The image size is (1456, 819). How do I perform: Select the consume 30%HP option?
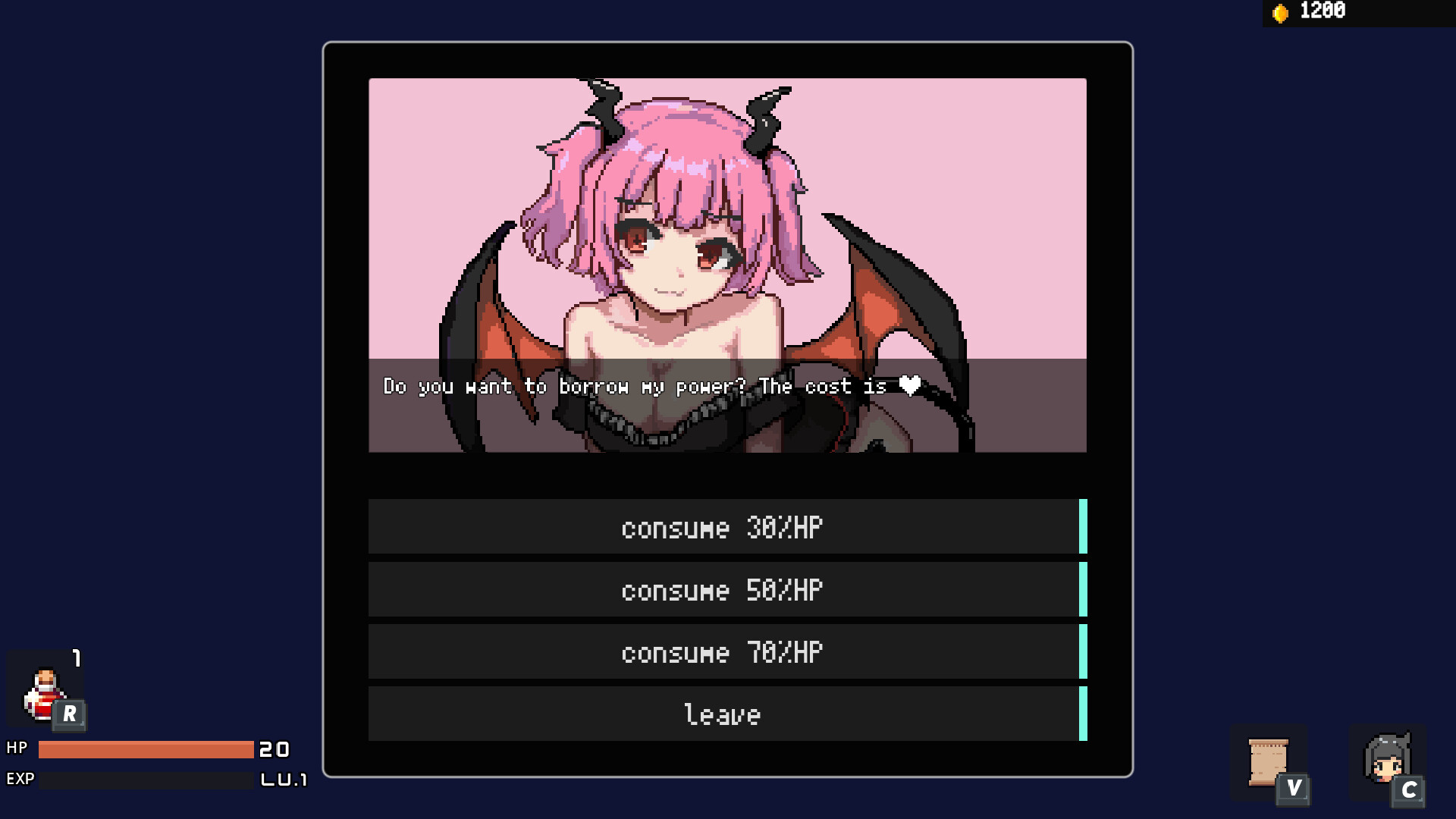coord(723,528)
